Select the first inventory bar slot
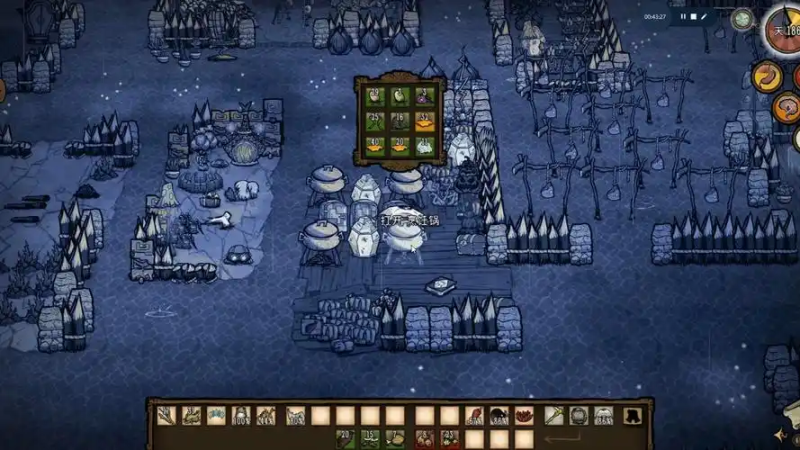The image size is (800, 450). pyautogui.click(x=166, y=416)
